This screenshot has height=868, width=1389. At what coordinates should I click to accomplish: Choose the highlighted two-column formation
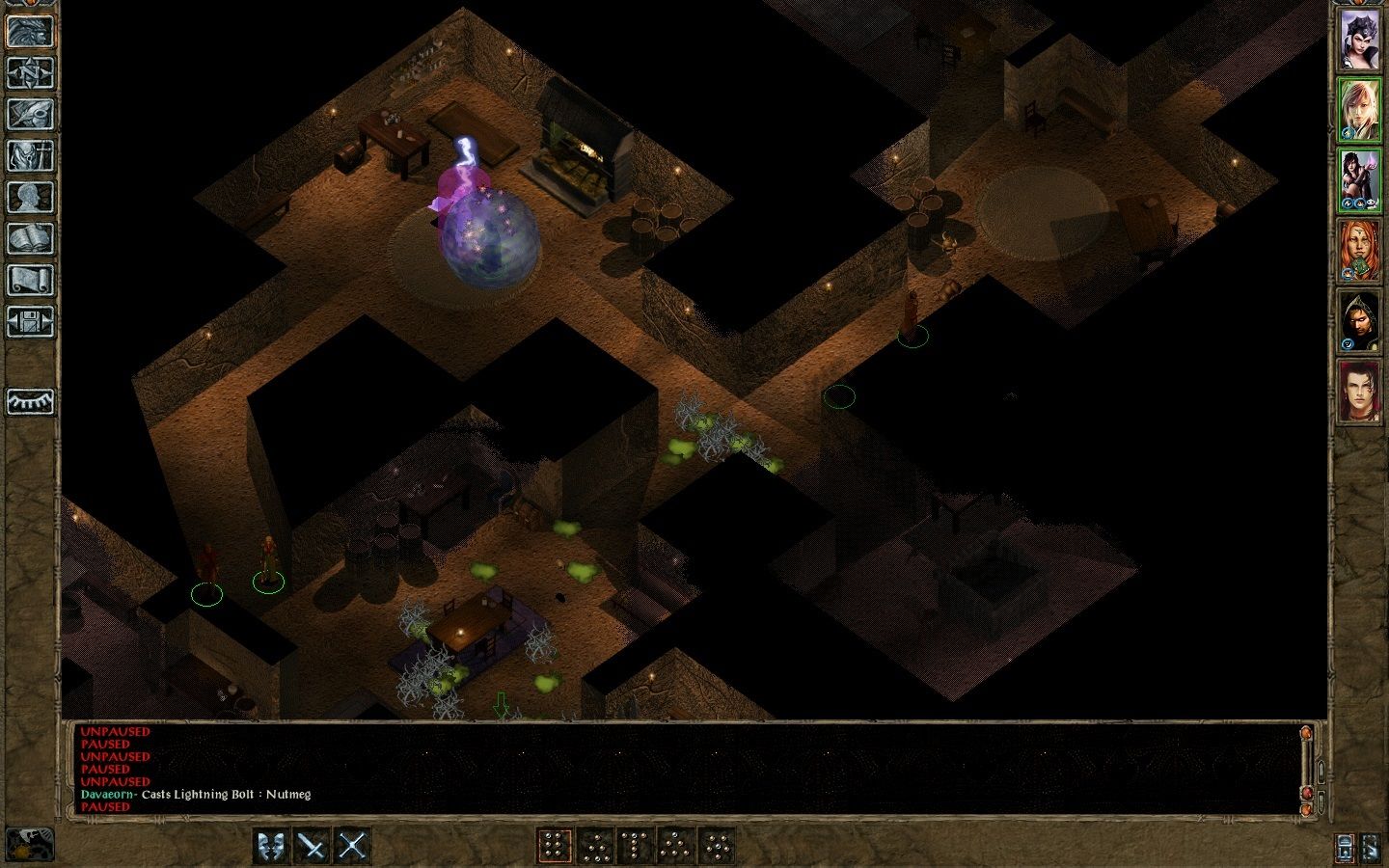tap(554, 847)
